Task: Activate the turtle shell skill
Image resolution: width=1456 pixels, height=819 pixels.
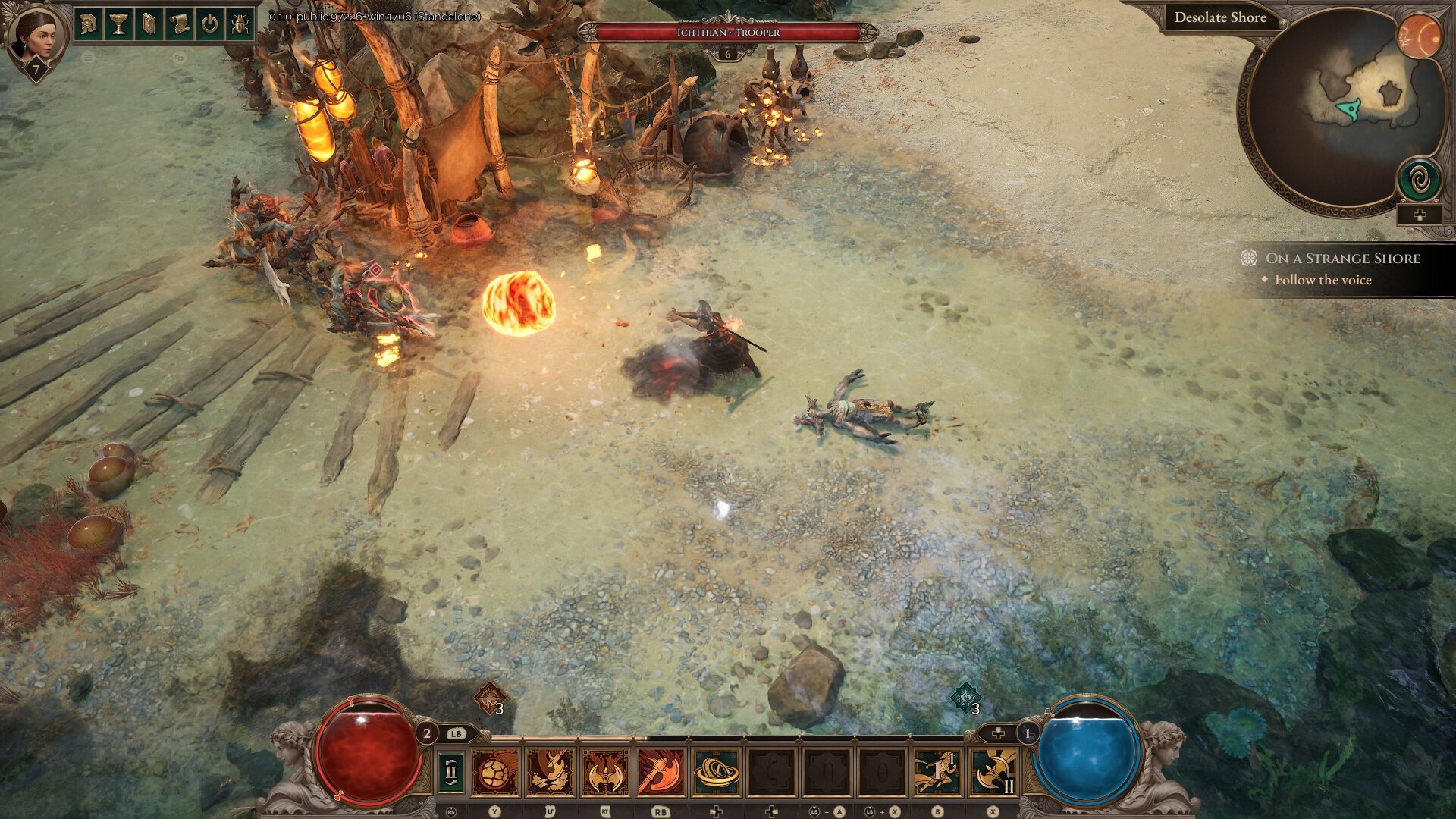Action: (495, 772)
